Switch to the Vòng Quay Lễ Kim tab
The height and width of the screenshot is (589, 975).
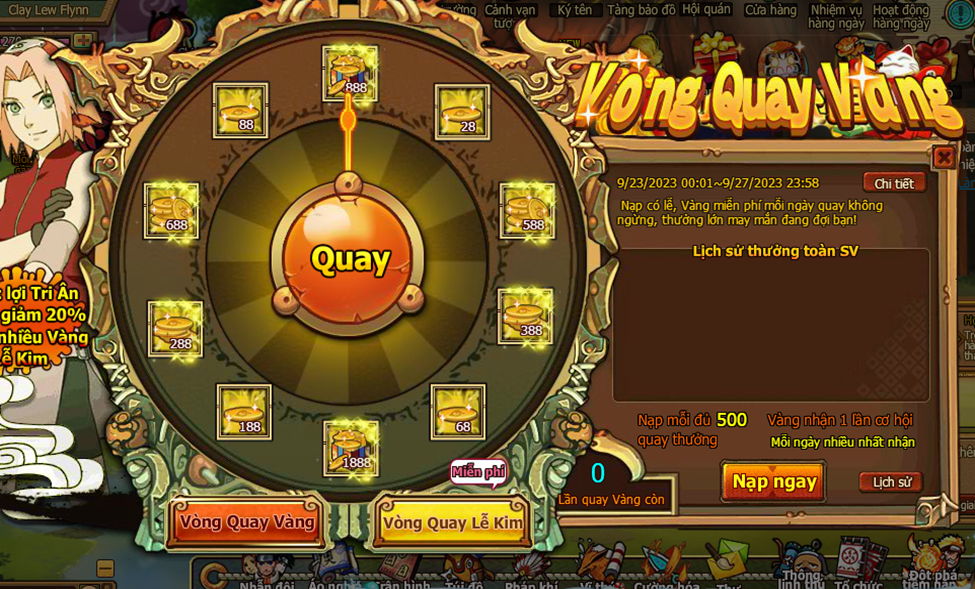click(452, 522)
